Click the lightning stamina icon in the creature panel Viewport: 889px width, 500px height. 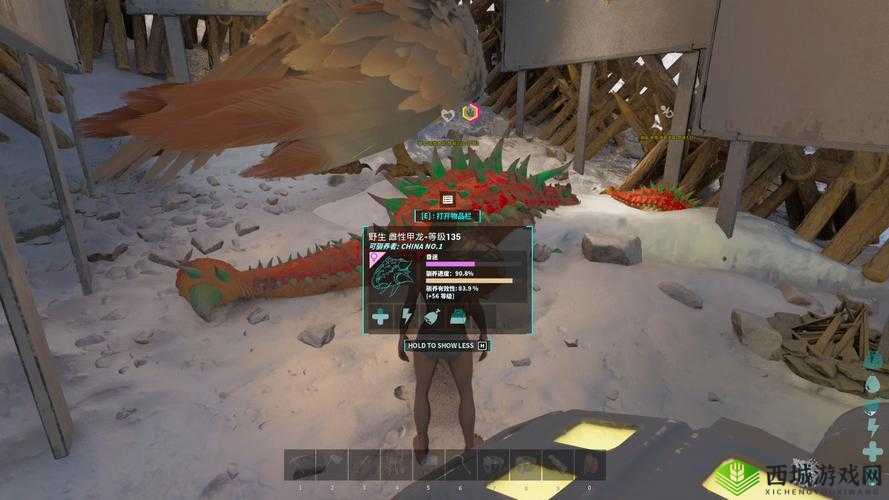pyautogui.click(x=407, y=318)
